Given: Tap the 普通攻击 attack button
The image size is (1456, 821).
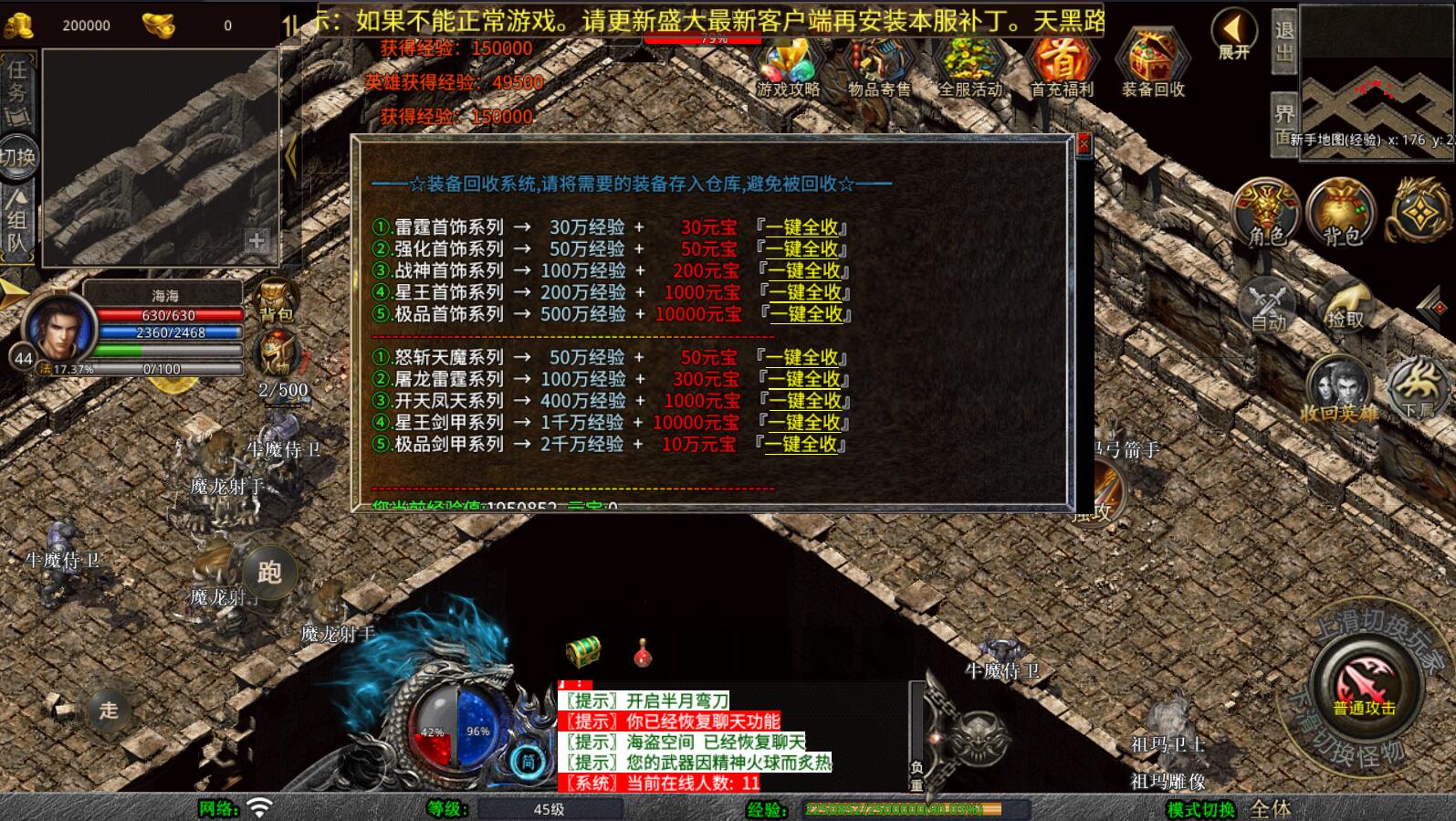Looking at the screenshot, I should 1364,686.
